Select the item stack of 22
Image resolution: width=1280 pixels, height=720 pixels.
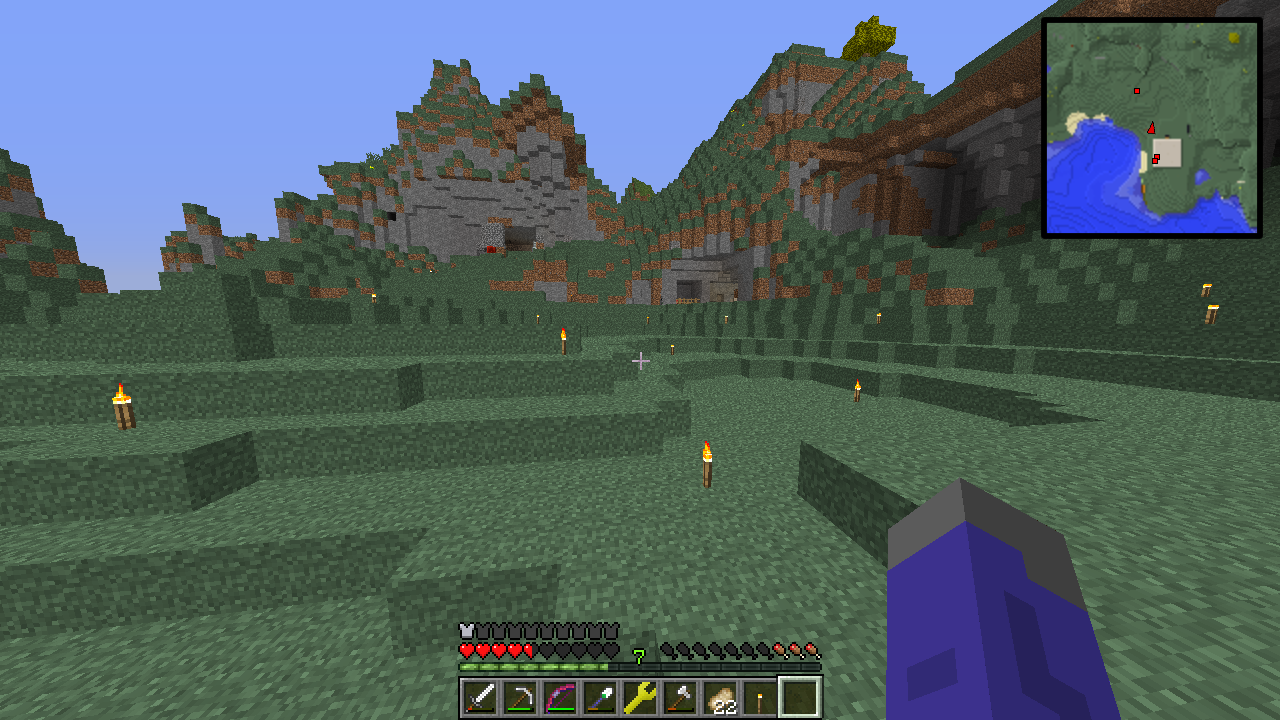tap(720, 697)
